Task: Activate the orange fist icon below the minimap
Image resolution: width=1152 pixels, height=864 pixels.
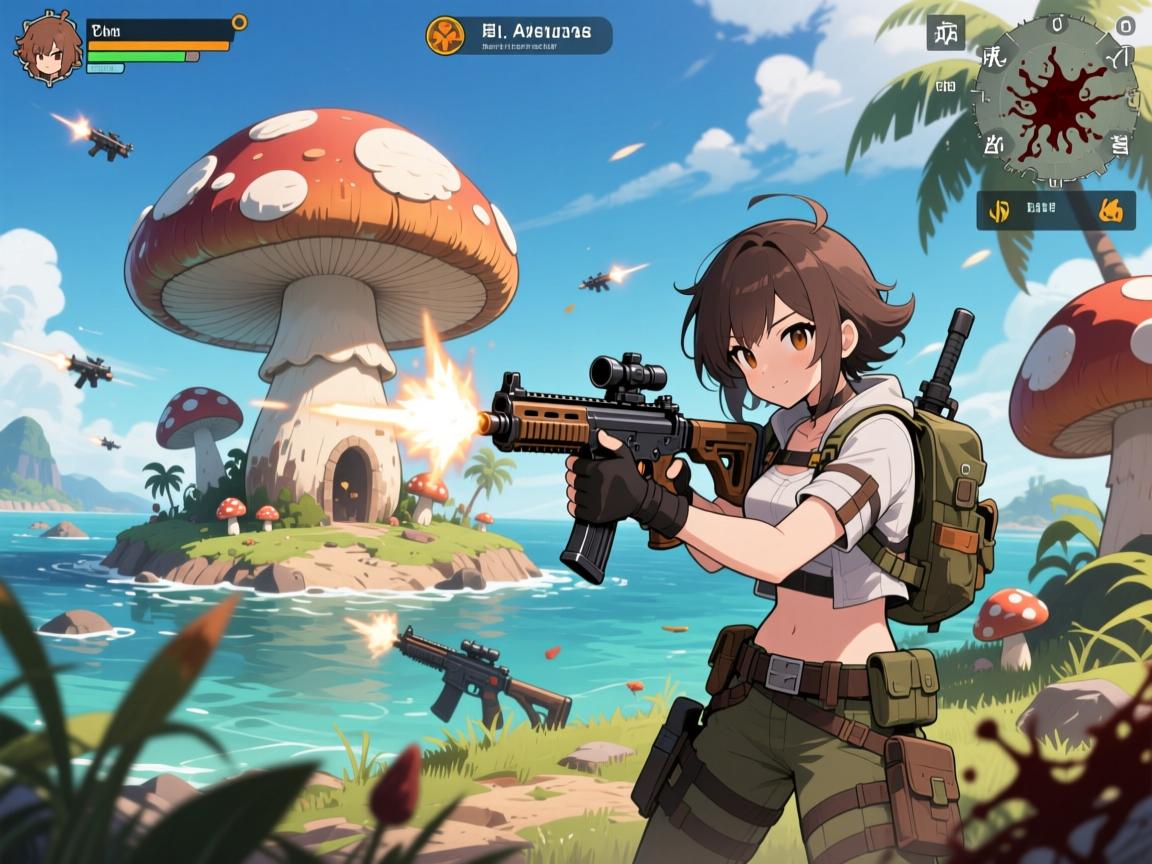Action: click(1111, 210)
